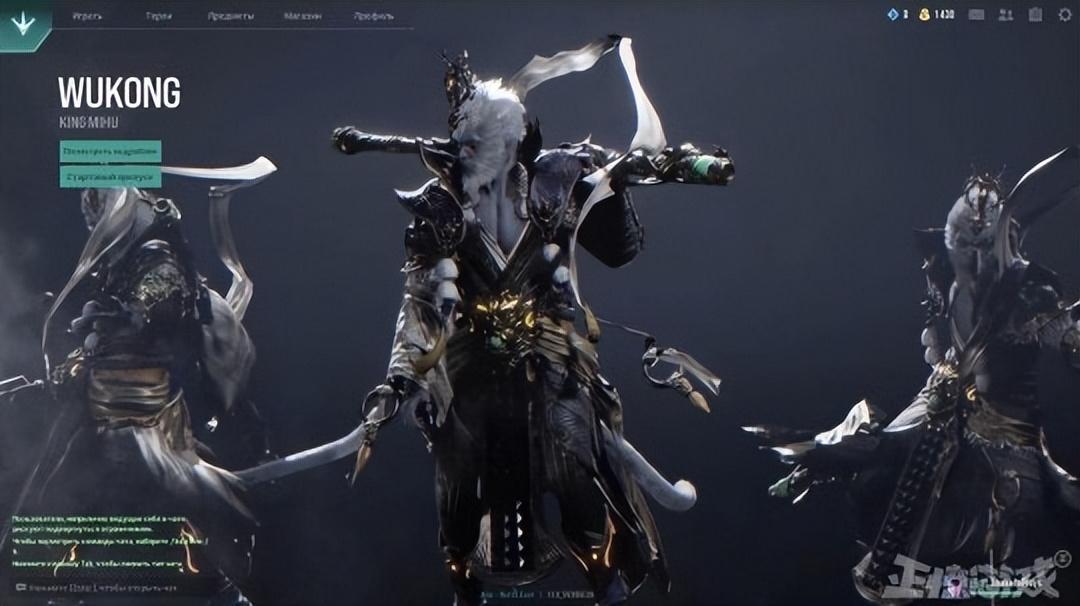This screenshot has width=1080, height=606.
Task: Open the settings gear icon
Action: [1063, 15]
